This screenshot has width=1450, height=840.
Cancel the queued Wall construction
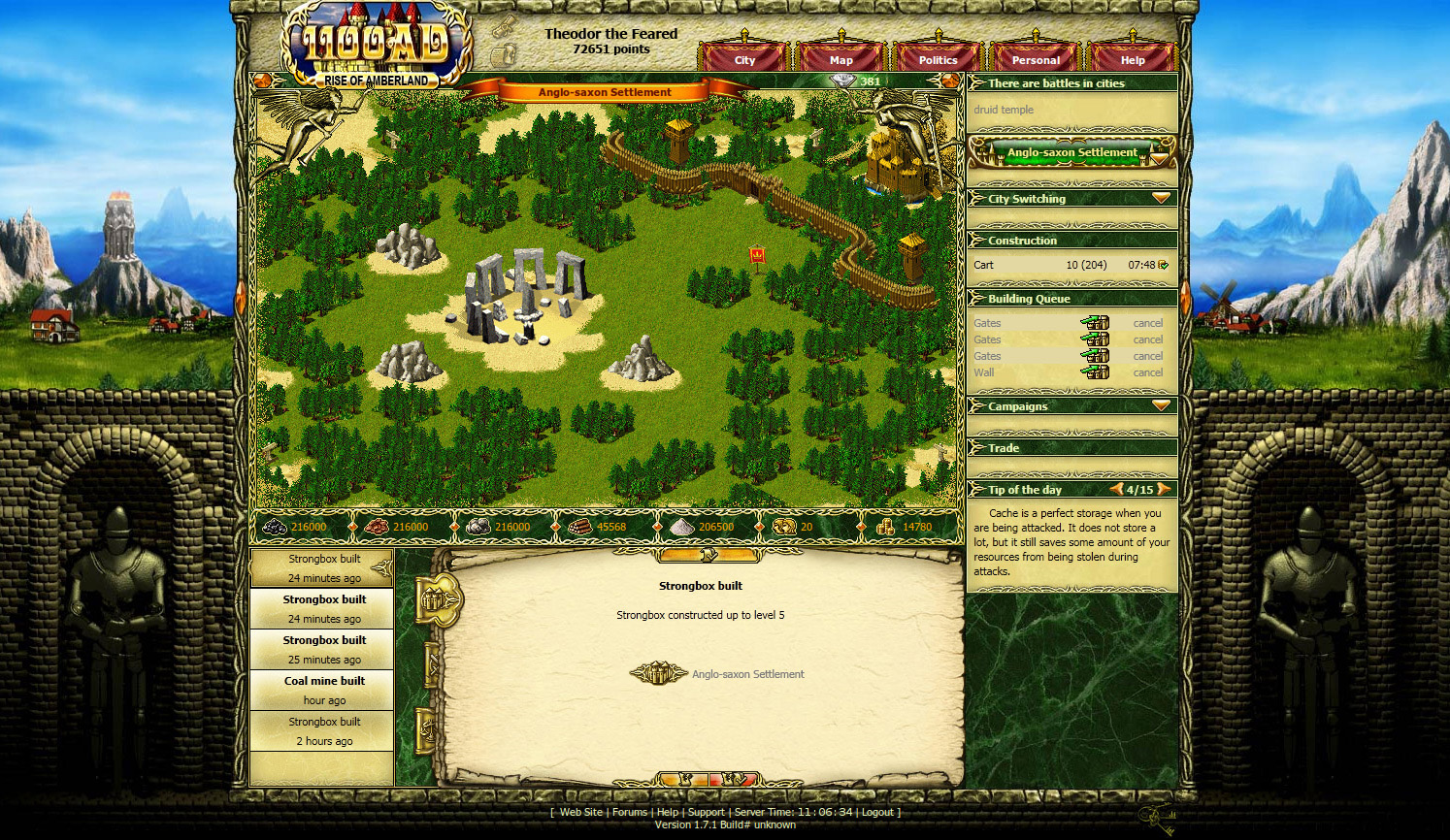click(1147, 372)
